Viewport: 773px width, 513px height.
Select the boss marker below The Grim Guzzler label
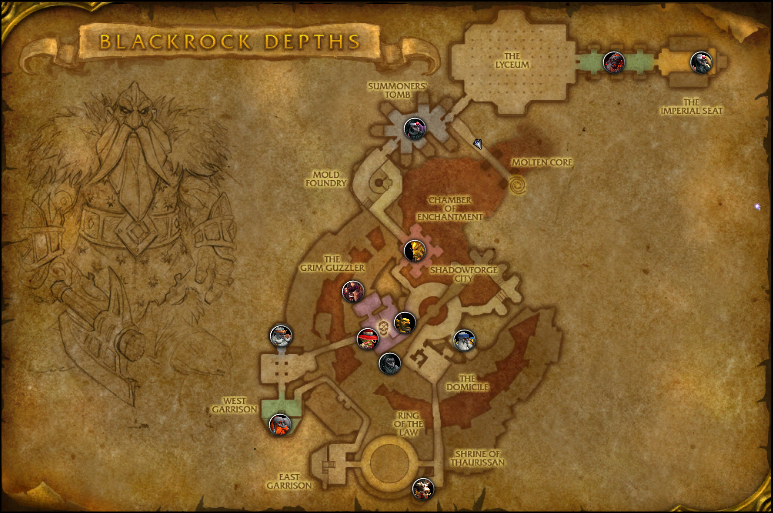point(352,291)
